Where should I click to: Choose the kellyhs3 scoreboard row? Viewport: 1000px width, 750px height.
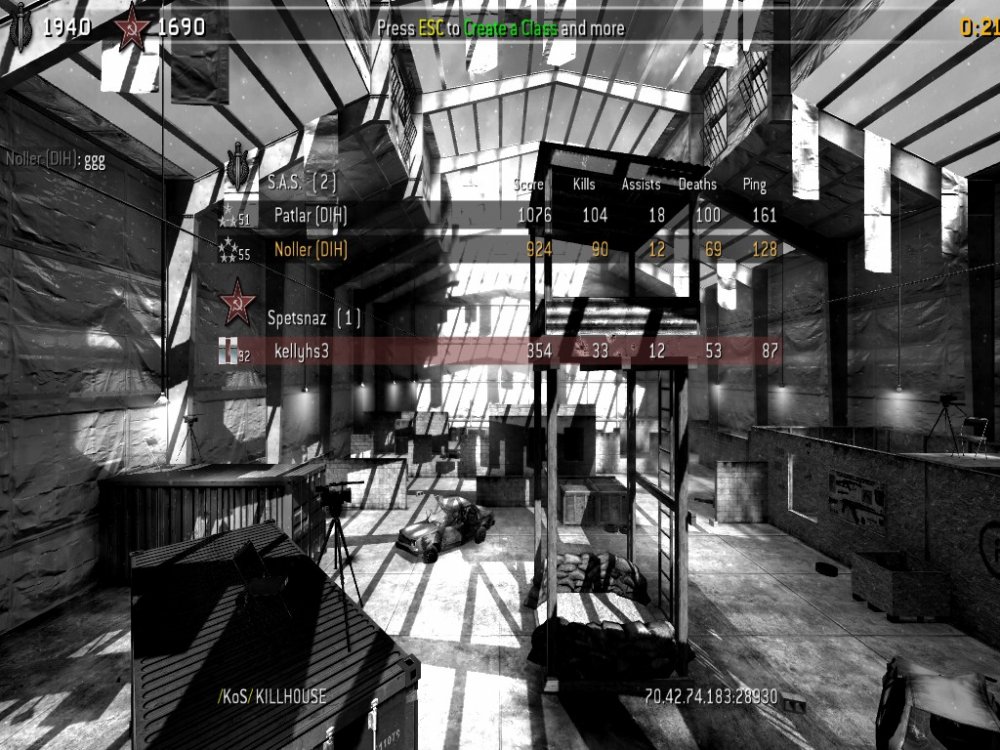pyautogui.click(x=500, y=349)
